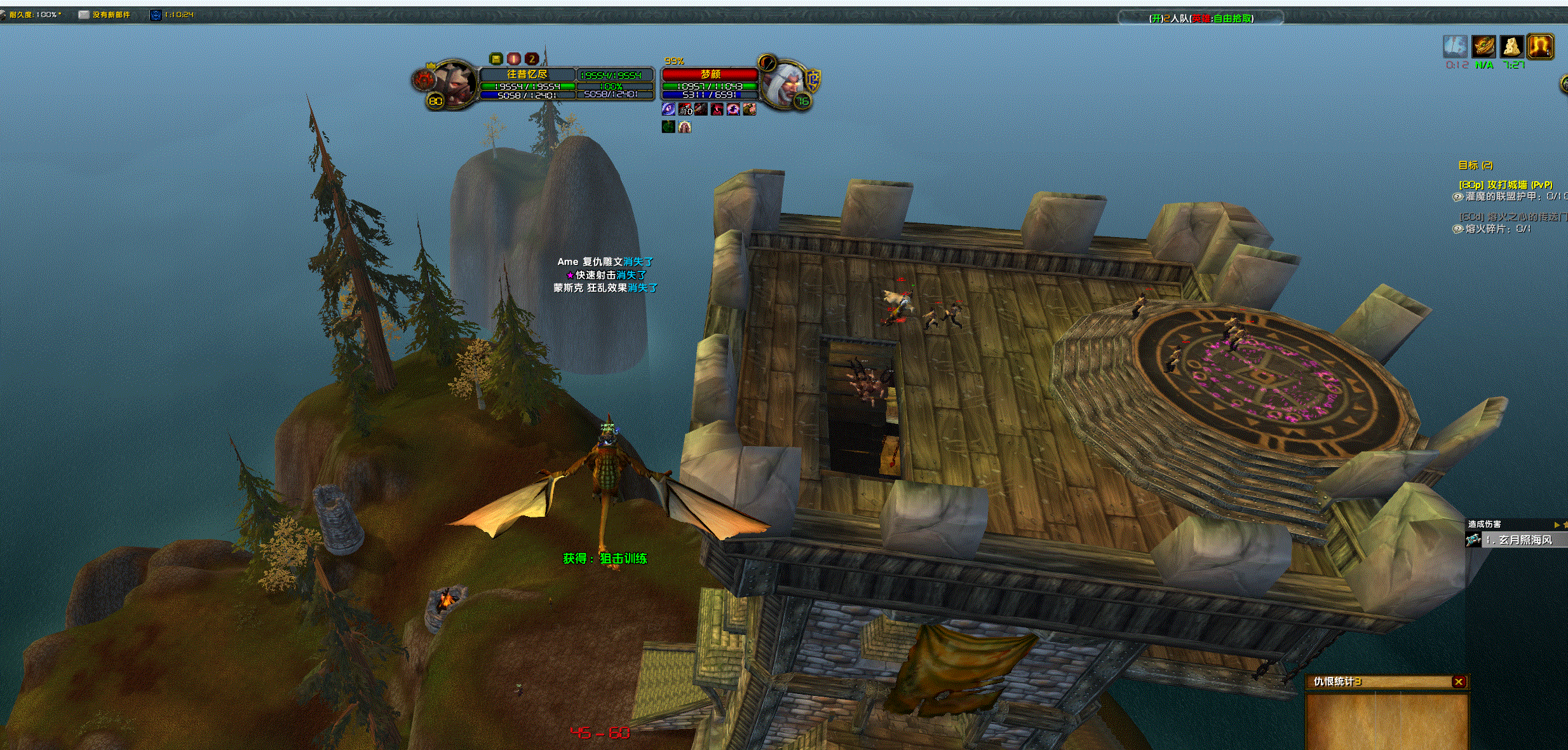The image size is (1568, 750).
Task: Click the green save icon above player frame
Action: pyautogui.click(x=496, y=58)
